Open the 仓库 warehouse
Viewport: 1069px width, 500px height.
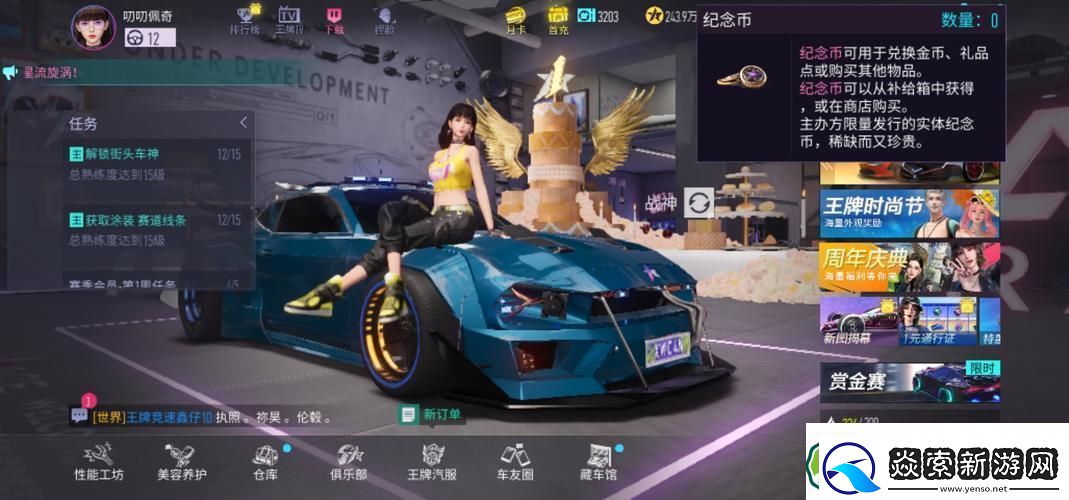point(265,464)
